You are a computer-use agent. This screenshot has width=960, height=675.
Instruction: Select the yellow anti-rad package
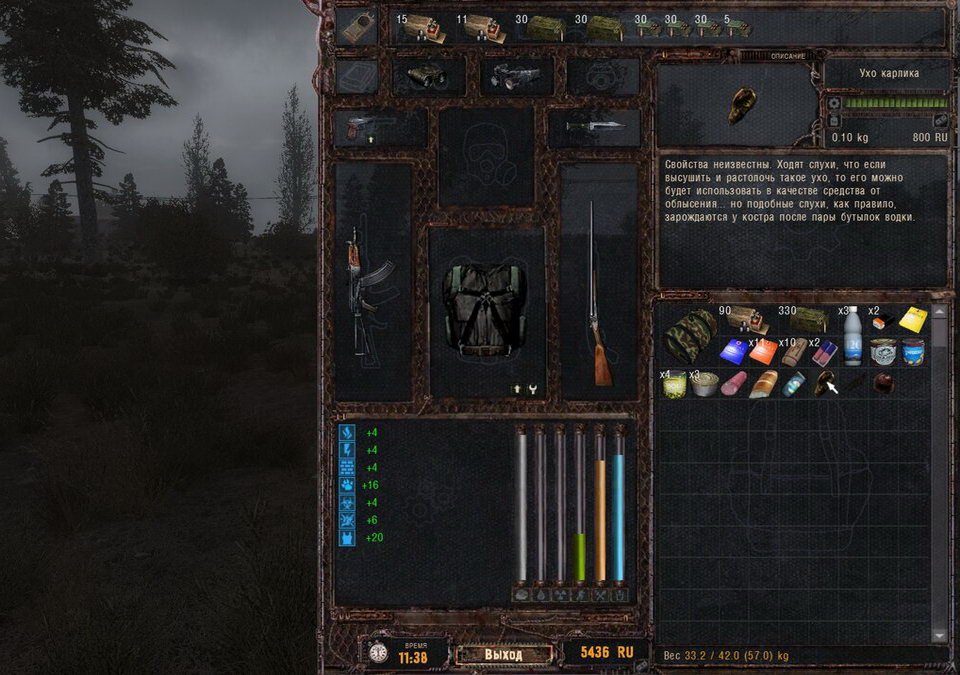coord(912,320)
